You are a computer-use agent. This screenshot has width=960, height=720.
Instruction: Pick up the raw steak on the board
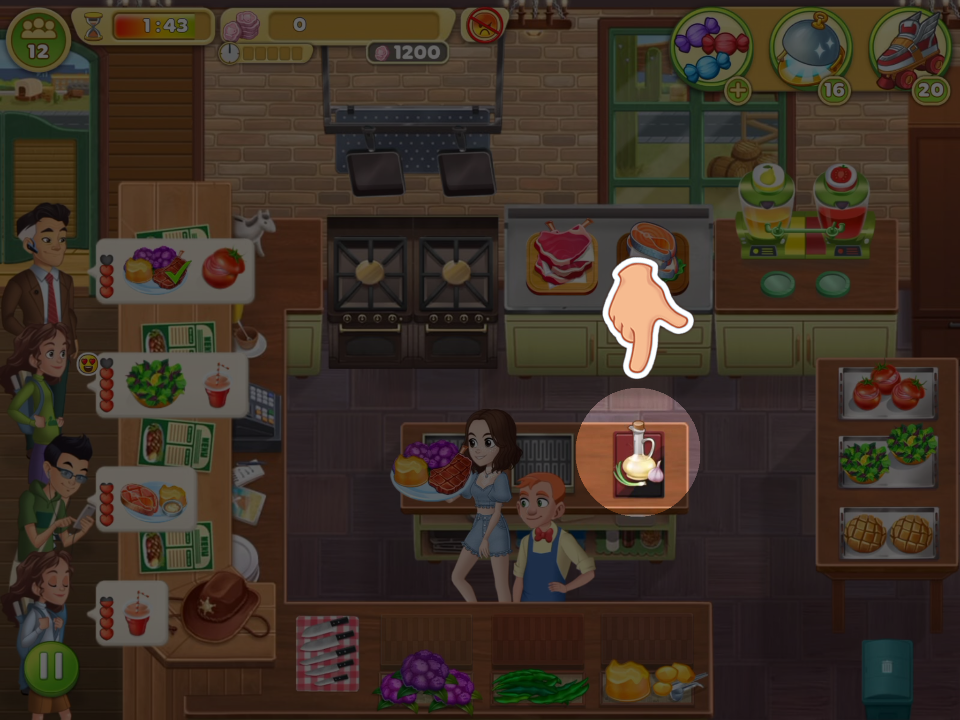point(561,256)
